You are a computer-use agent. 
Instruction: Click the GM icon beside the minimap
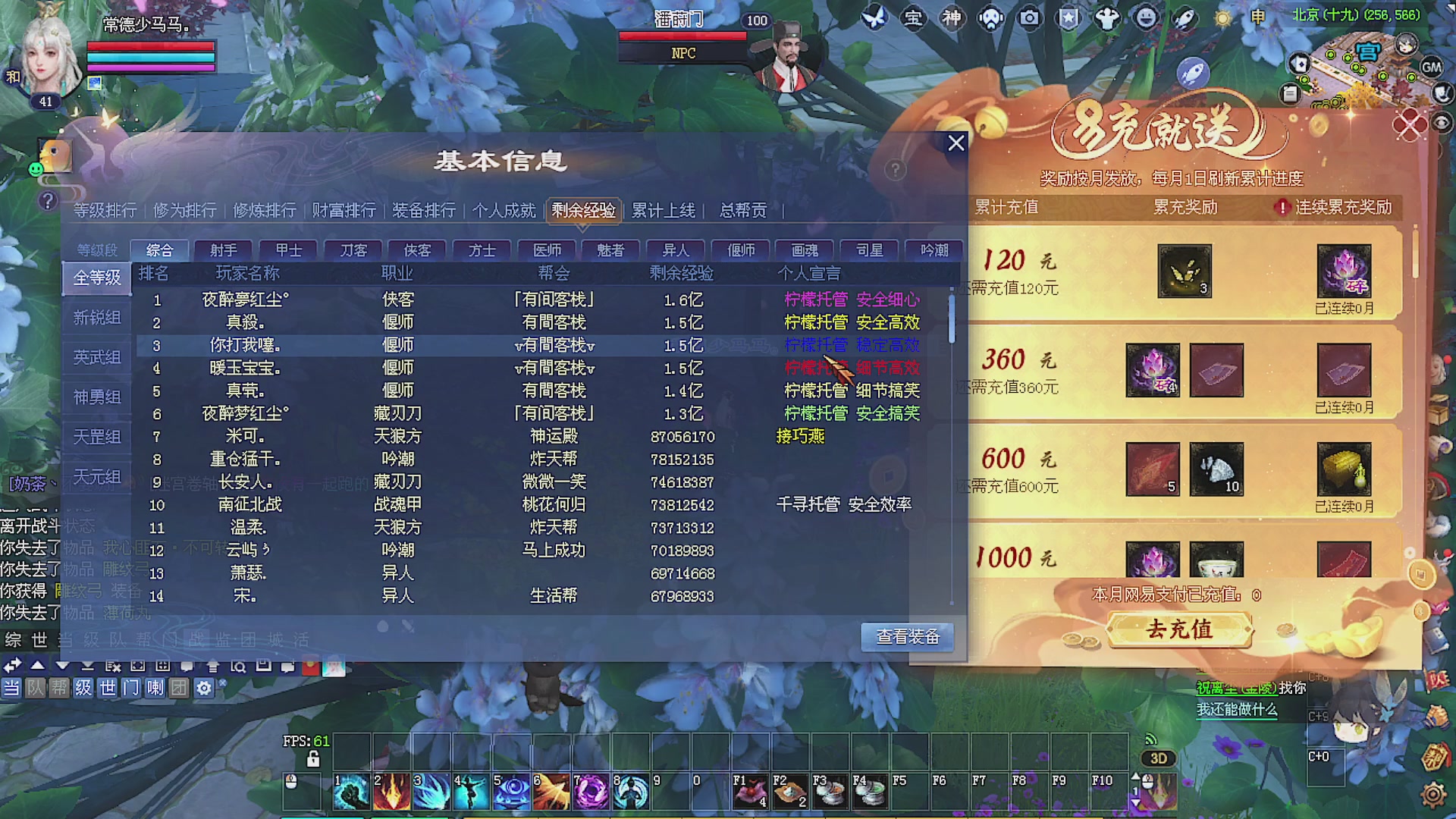(x=1430, y=68)
